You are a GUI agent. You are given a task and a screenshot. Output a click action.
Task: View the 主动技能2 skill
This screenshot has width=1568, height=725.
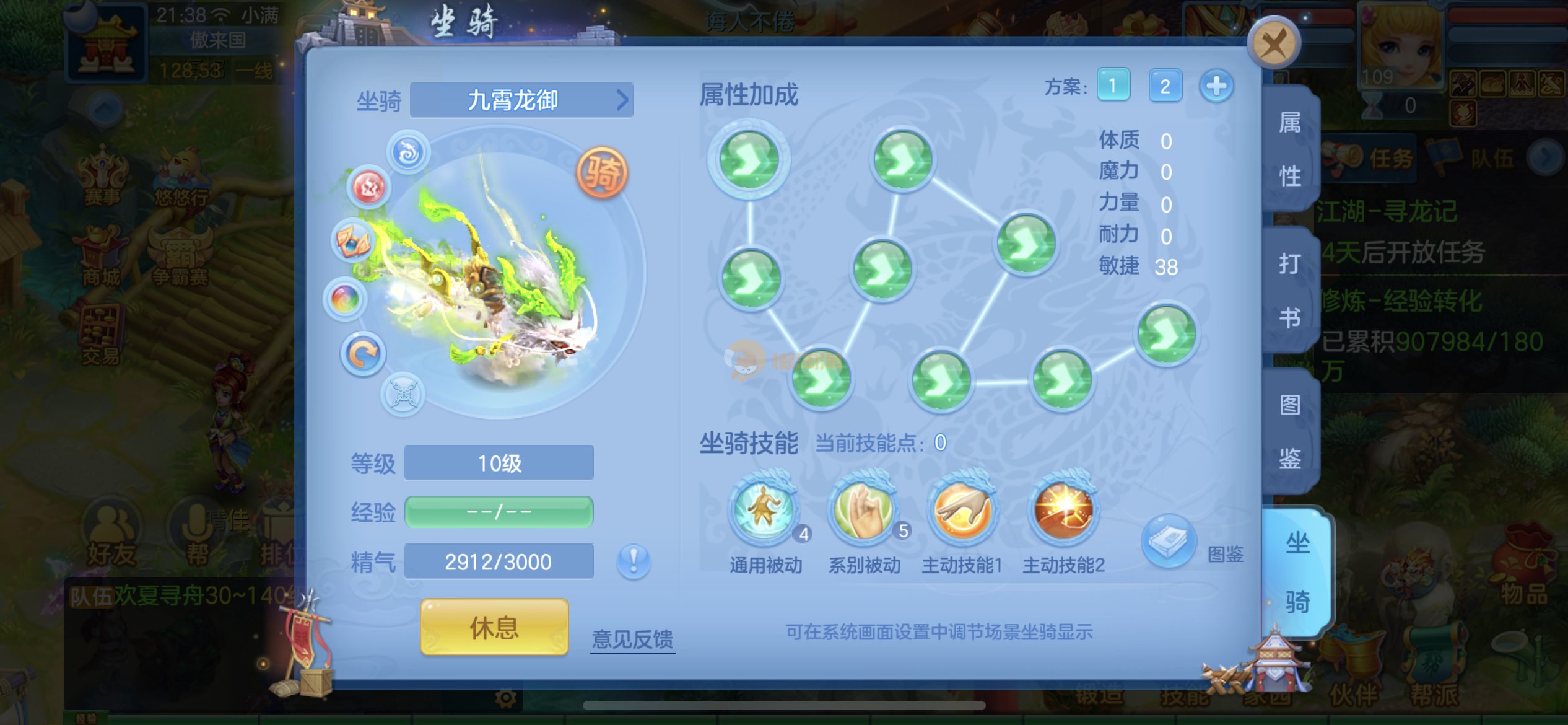tap(1063, 511)
